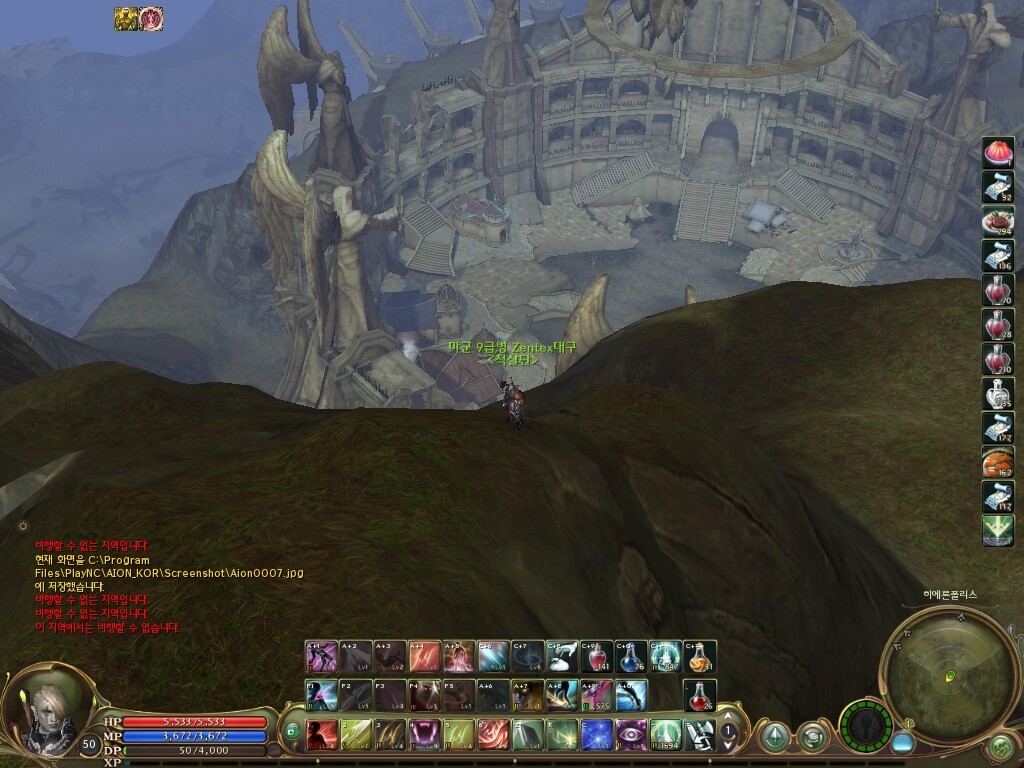Drink the blue mana potion with count 76
Image resolution: width=1024 pixels, height=768 pixels.
[631, 656]
